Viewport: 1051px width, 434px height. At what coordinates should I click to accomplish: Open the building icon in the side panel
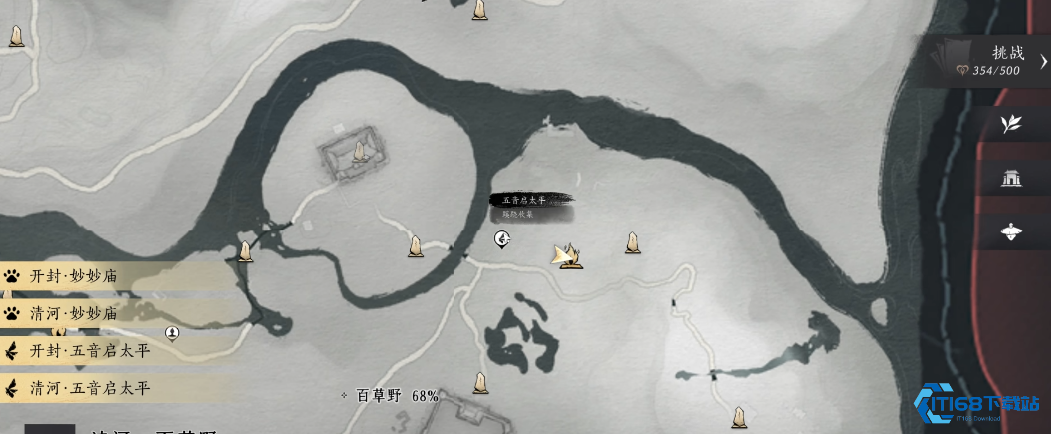coord(1011,179)
